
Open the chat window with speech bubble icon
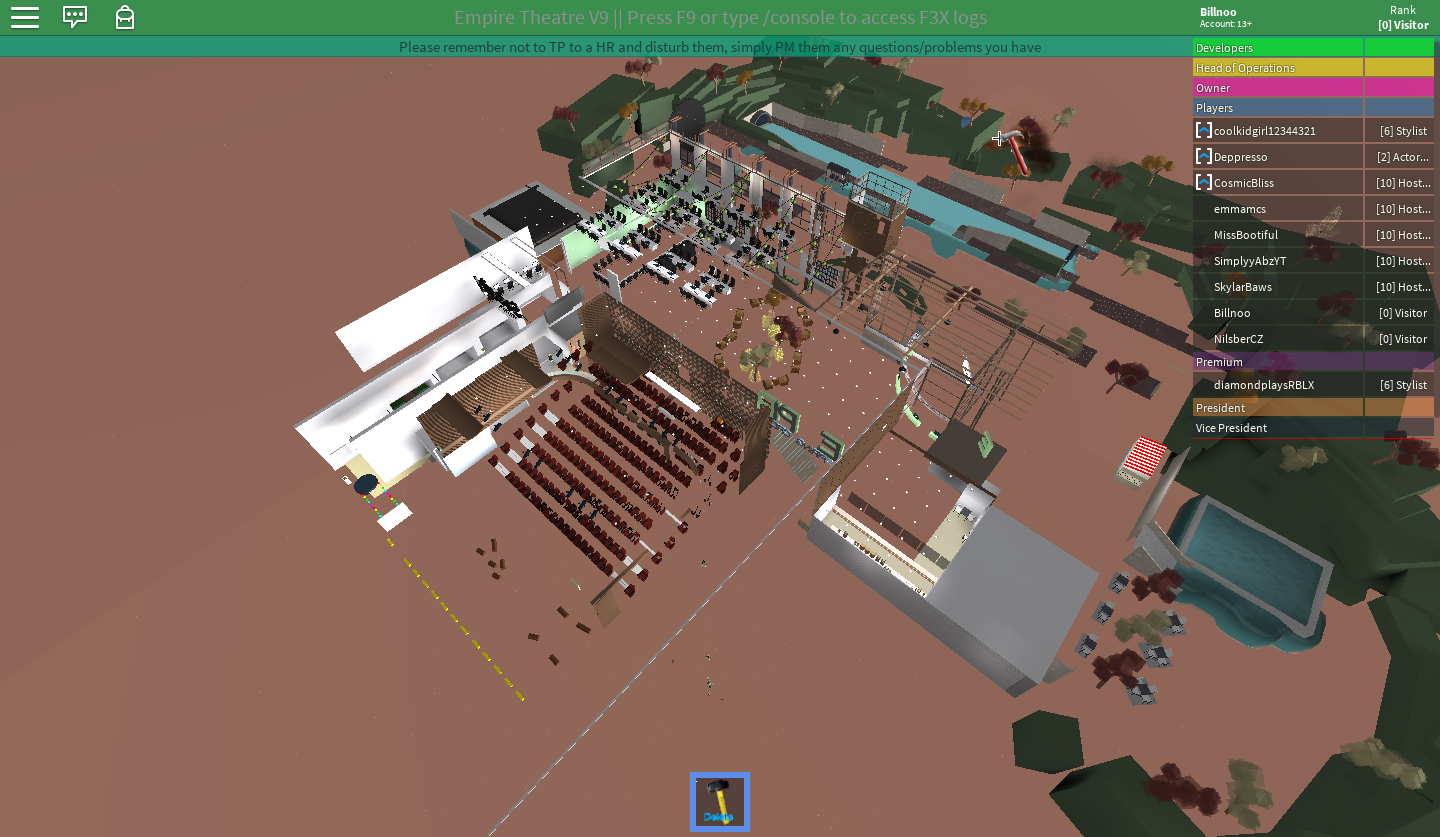[75, 17]
